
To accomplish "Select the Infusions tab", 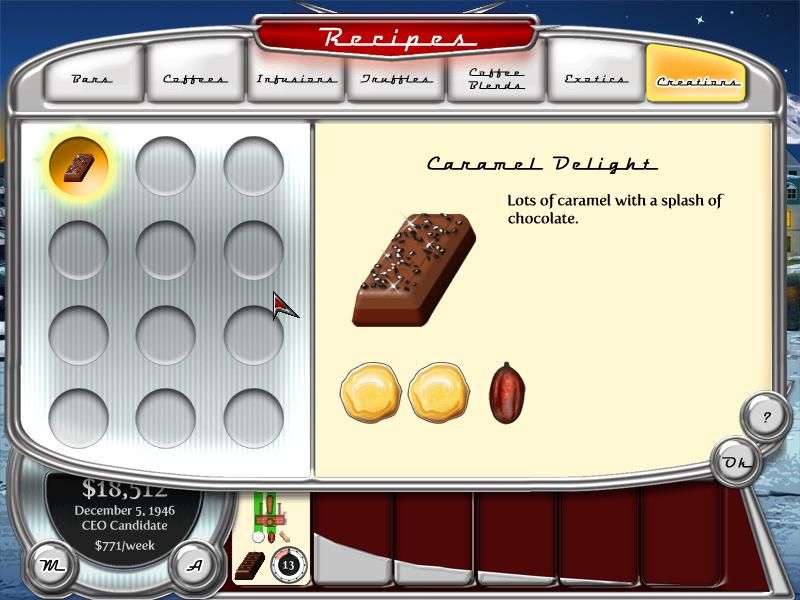I will tap(295, 77).
